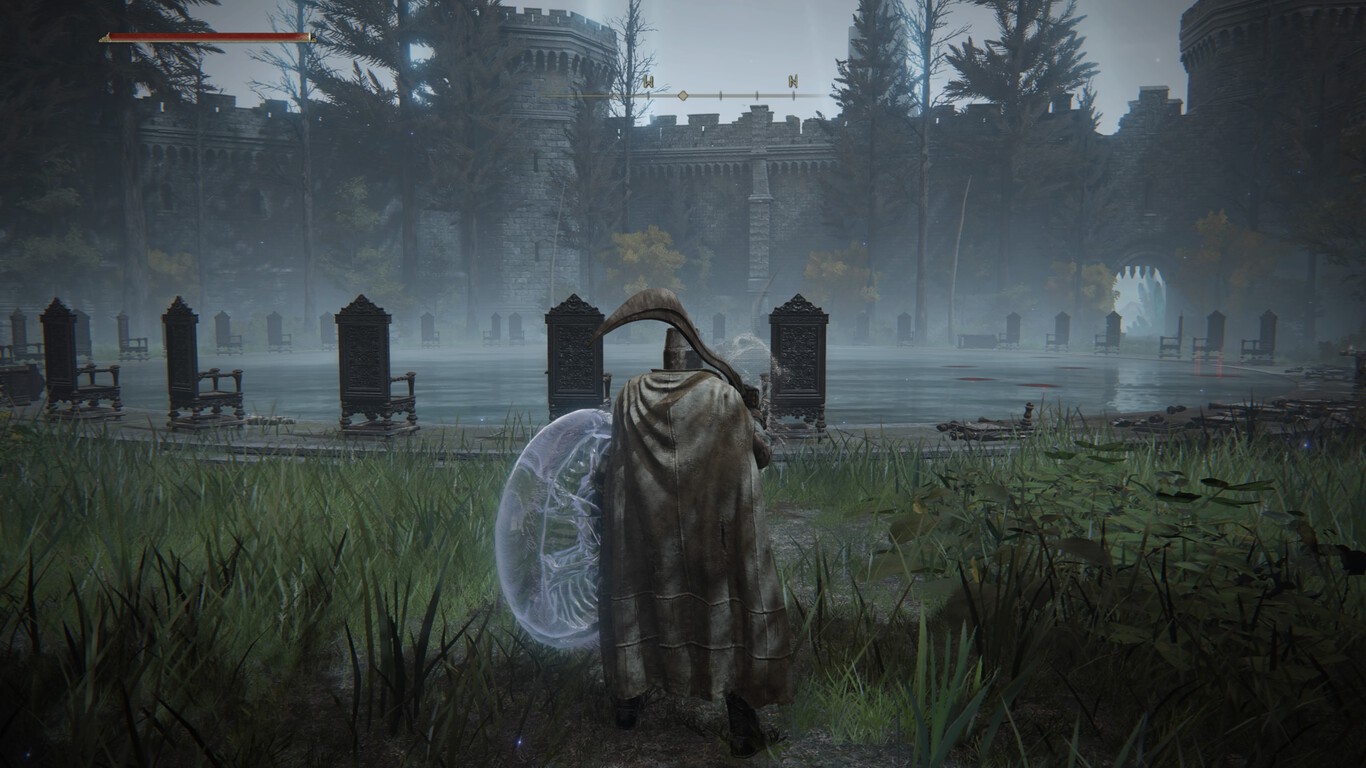Select the gold diamond waypoint on the compass
The image size is (1366, 768).
[x=683, y=95]
